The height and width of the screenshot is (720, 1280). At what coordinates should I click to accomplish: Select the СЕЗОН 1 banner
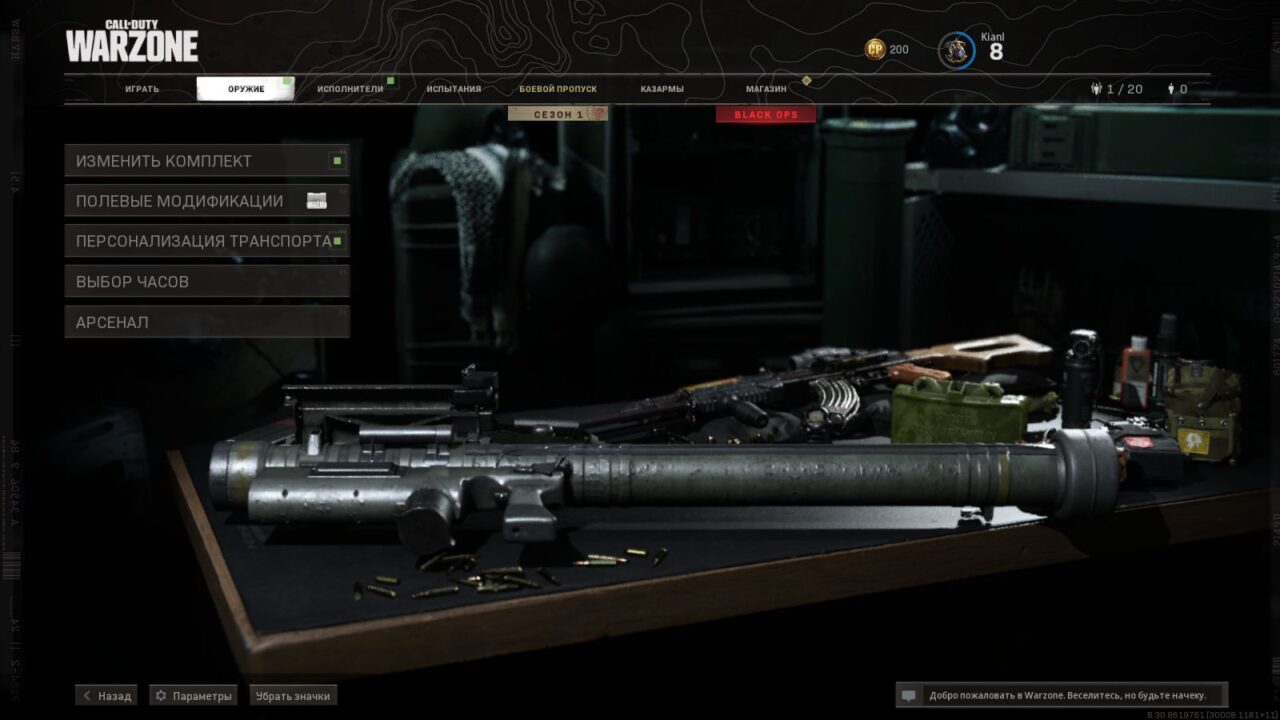click(558, 114)
